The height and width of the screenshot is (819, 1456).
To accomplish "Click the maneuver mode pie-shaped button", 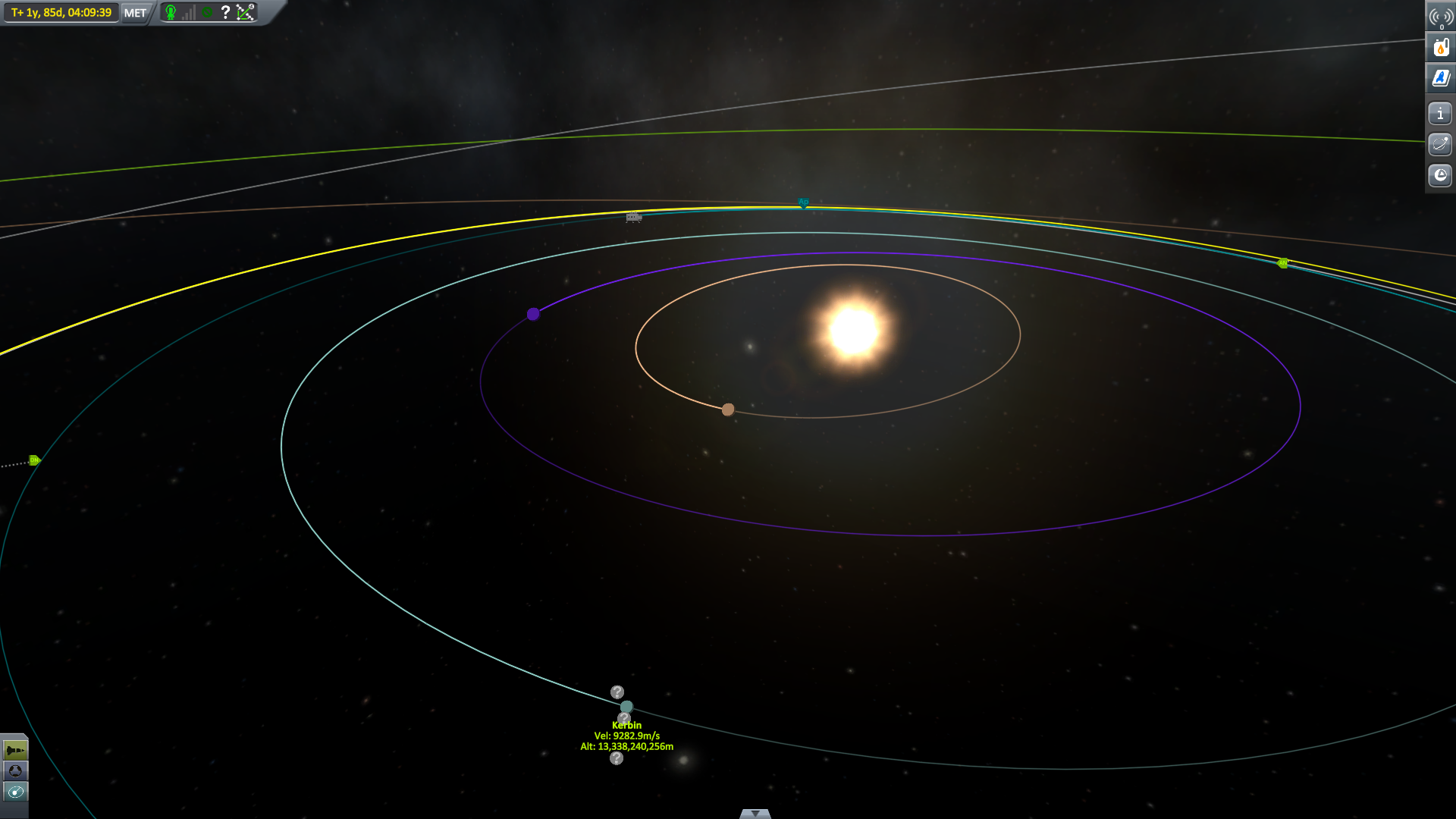I will (1439, 175).
